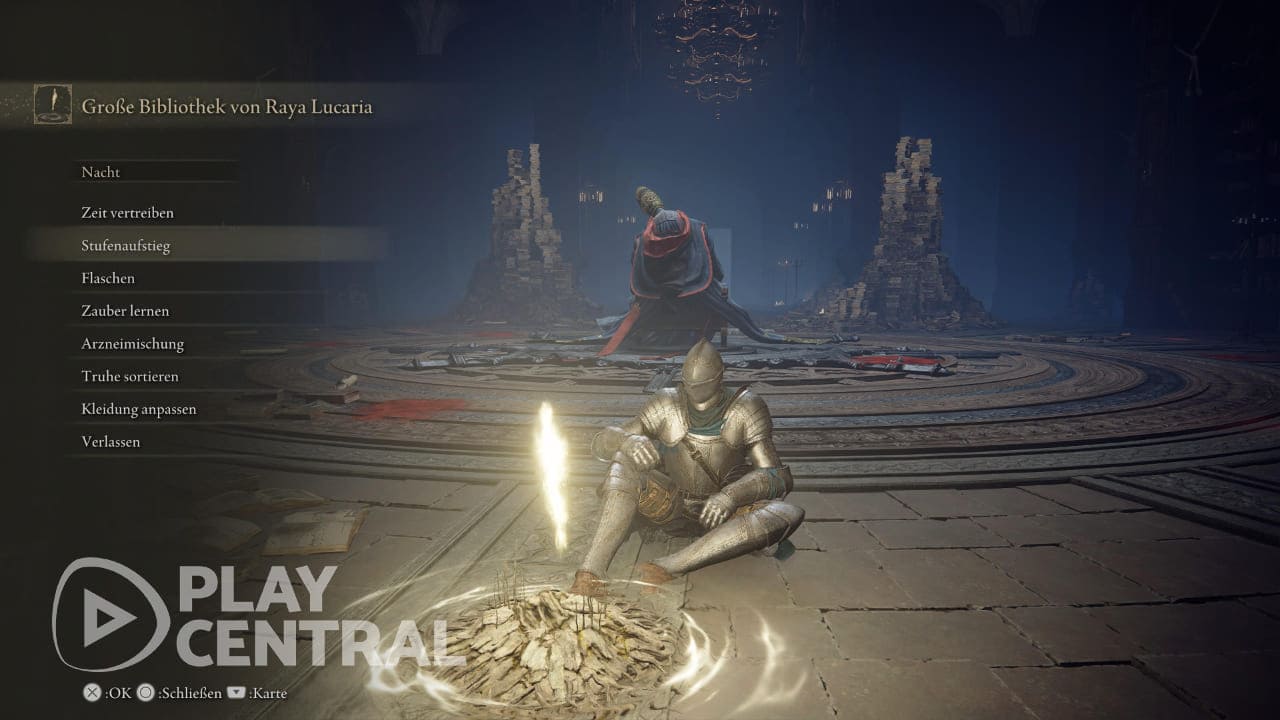Choose Kleidung anpassen entry
Image resolution: width=1280 pixels, height=720 pixels.
coord(138,409)
